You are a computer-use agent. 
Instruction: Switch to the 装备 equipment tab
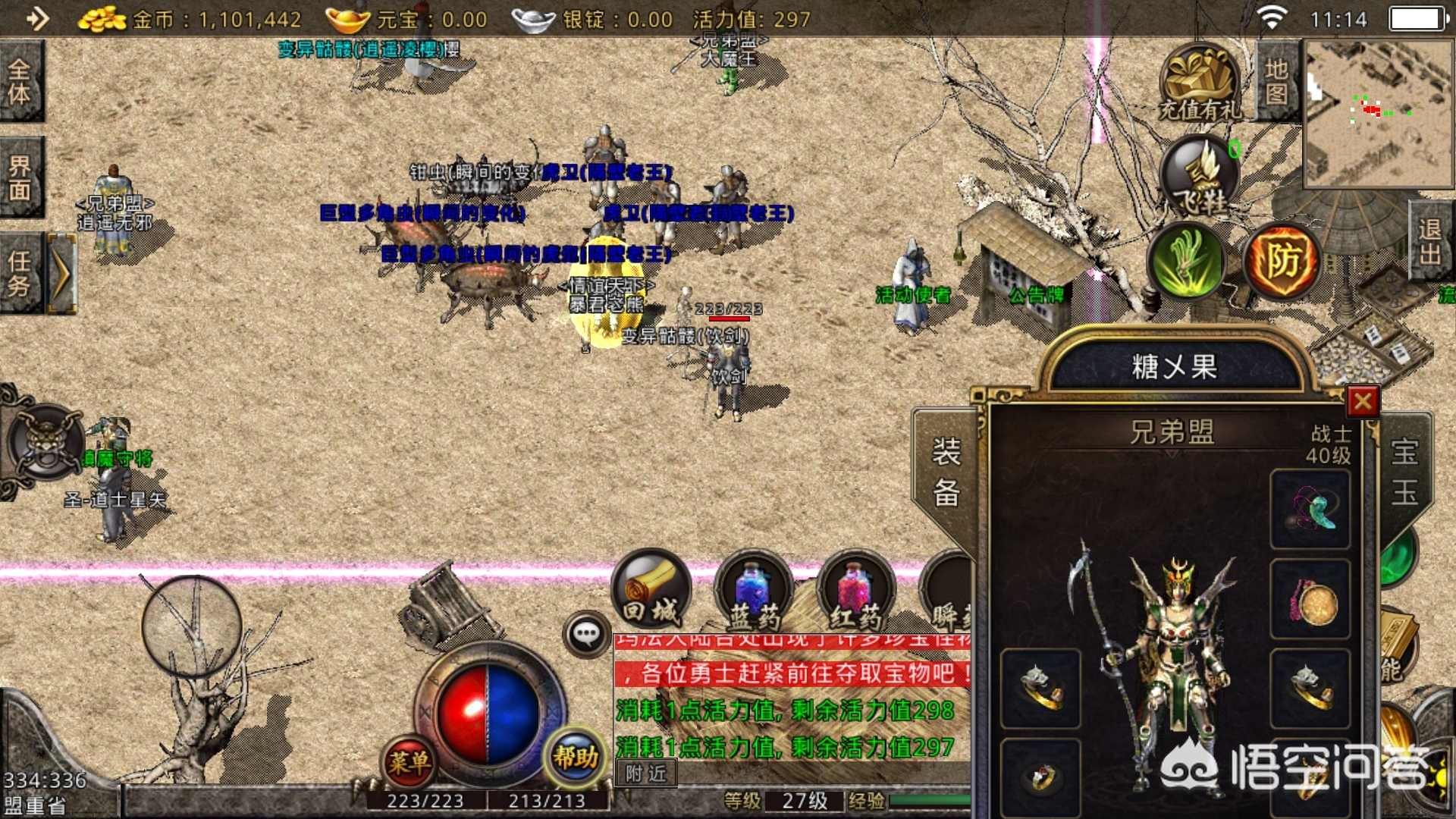(x=946, y=472)
